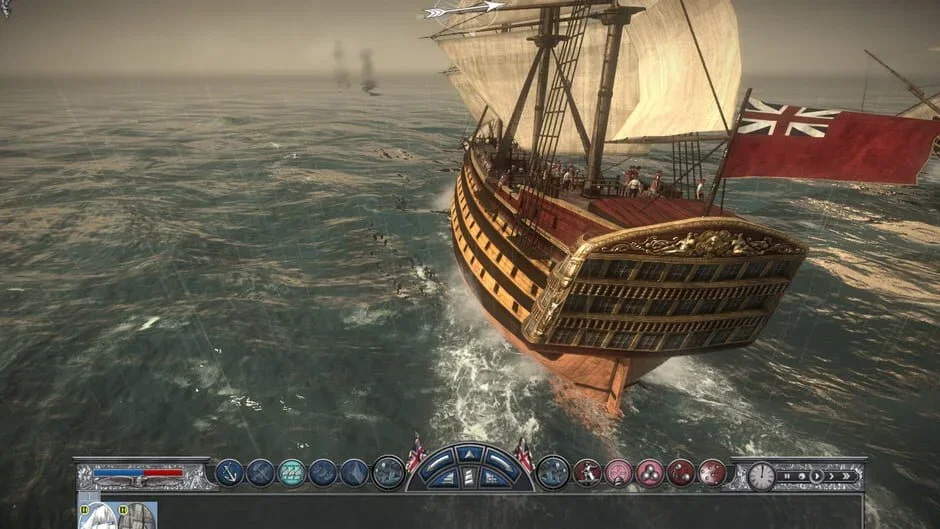
Task: Select the three-ball shot ammunition icon
Action: point(650,473)
